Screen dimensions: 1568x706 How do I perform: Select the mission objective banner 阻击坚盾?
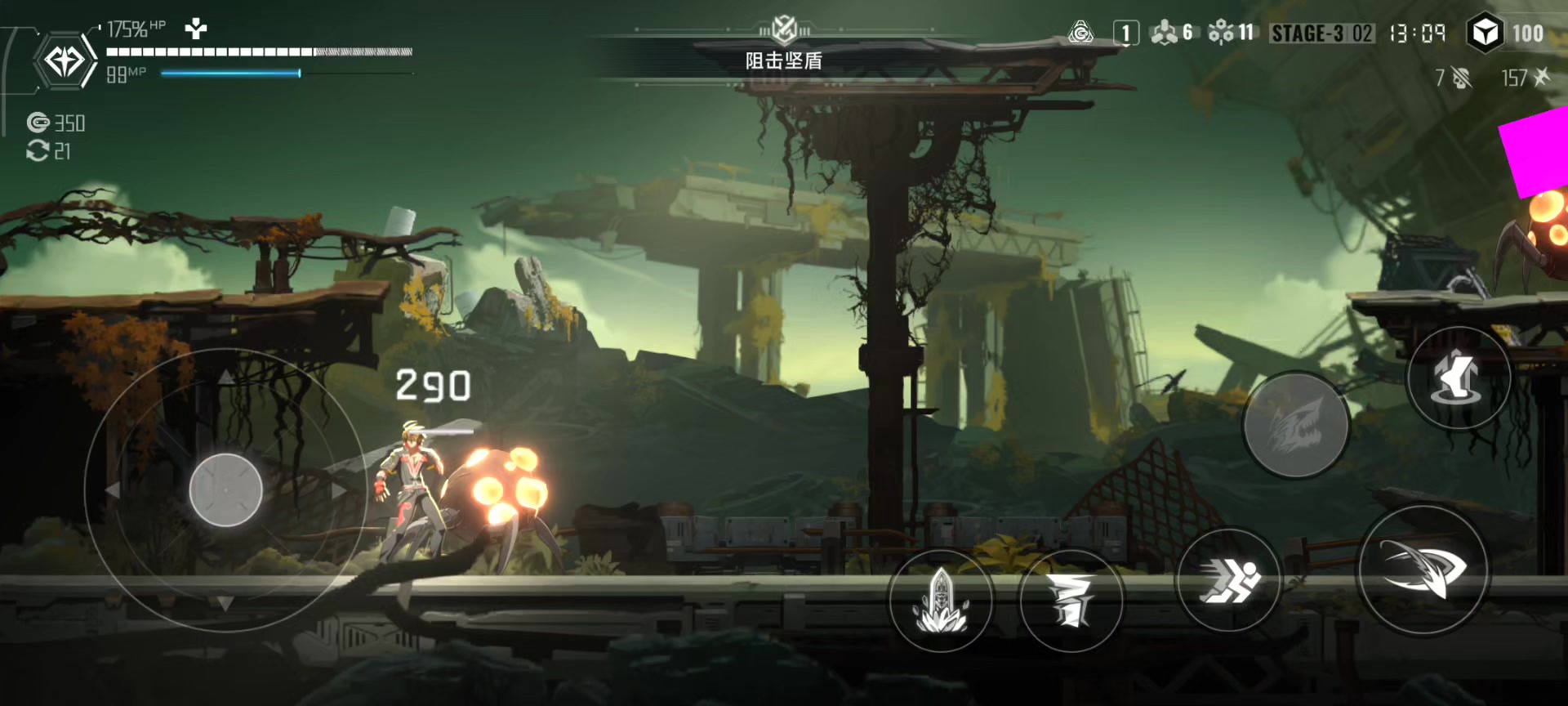pos(783,60)
